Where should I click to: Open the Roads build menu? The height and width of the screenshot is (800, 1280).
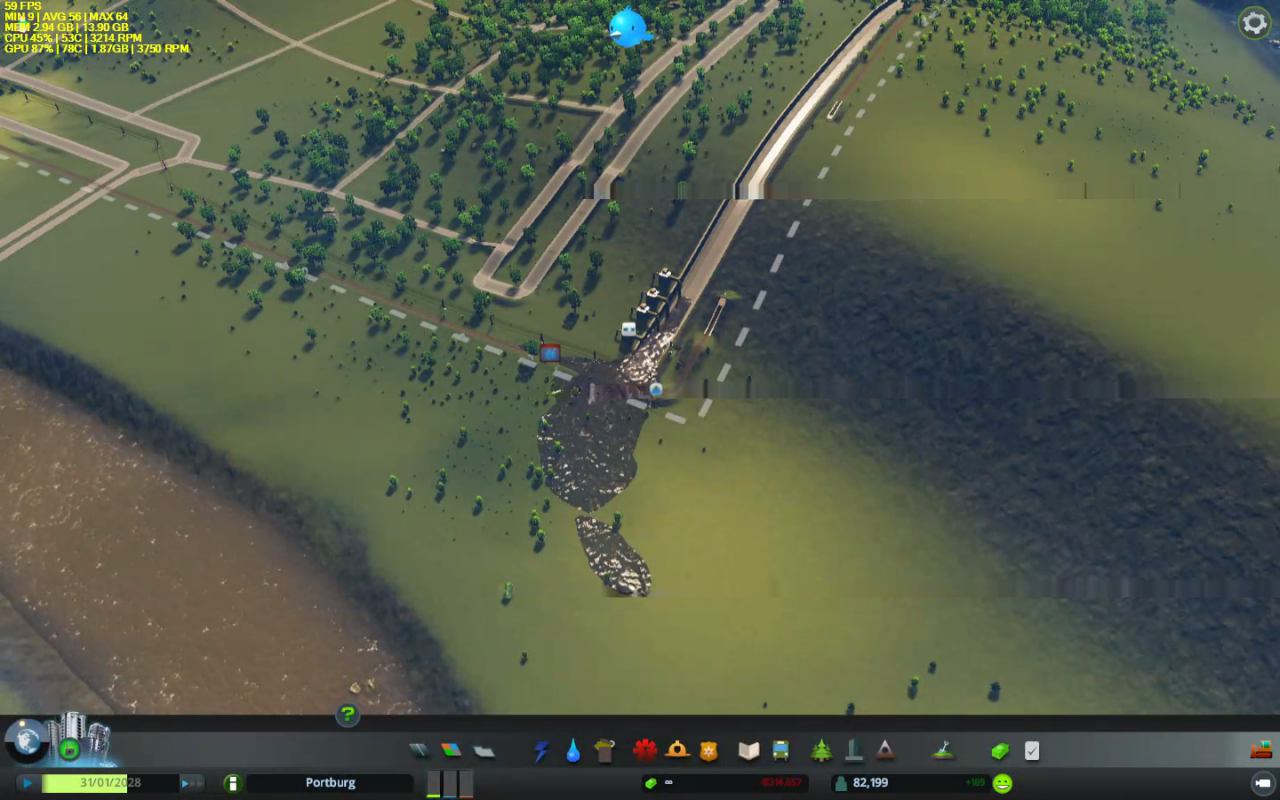pos(419,750)
